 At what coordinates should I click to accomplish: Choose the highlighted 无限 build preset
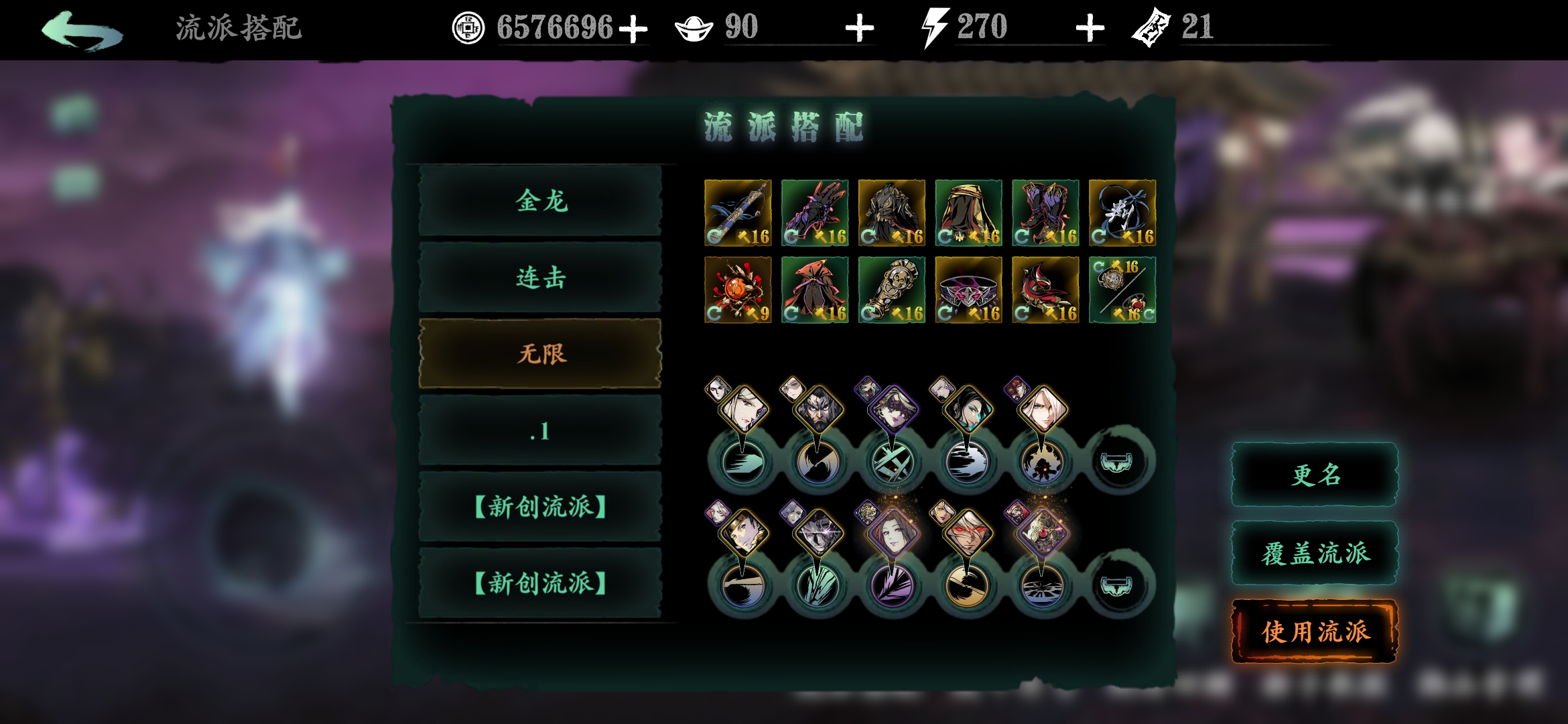click(540, 354)
